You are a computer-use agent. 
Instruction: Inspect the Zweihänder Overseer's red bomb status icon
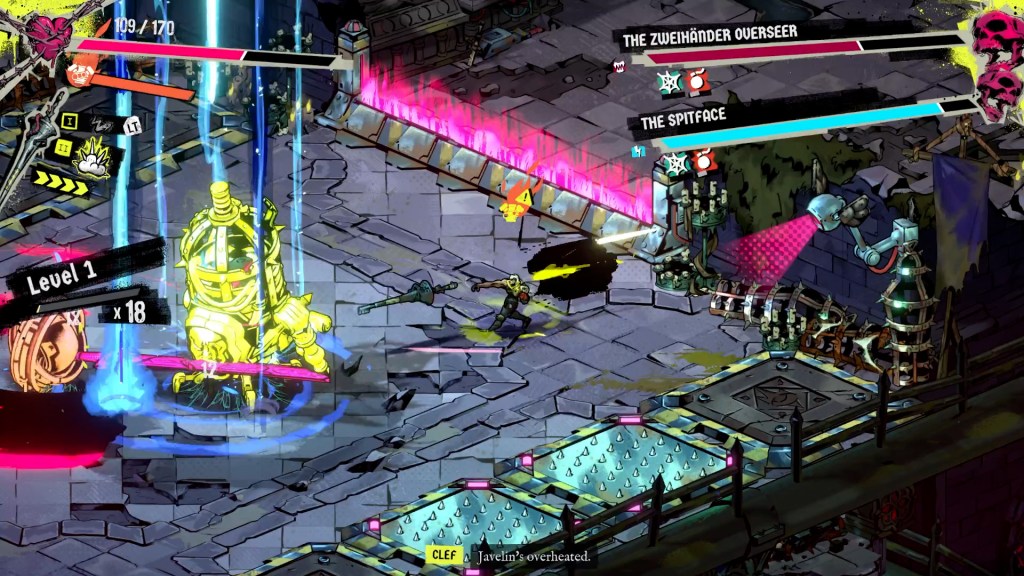(x=697, y=80)
